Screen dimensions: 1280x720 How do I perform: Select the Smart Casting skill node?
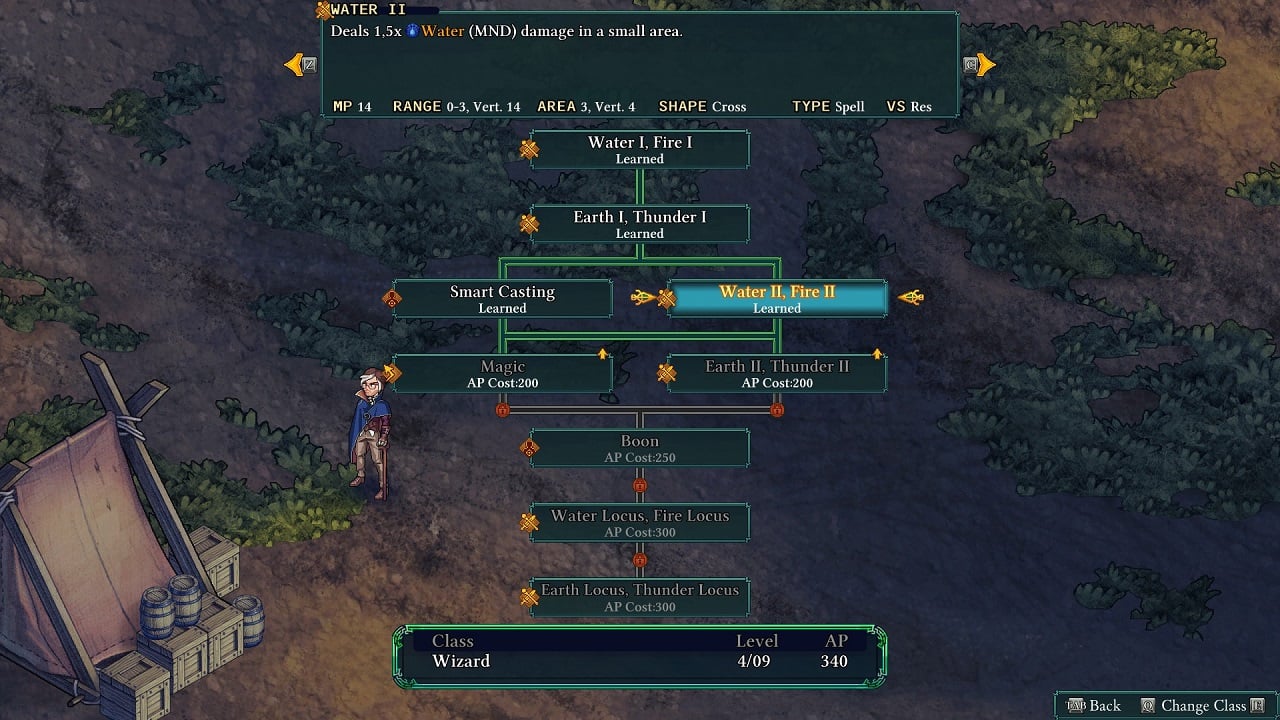502,299
